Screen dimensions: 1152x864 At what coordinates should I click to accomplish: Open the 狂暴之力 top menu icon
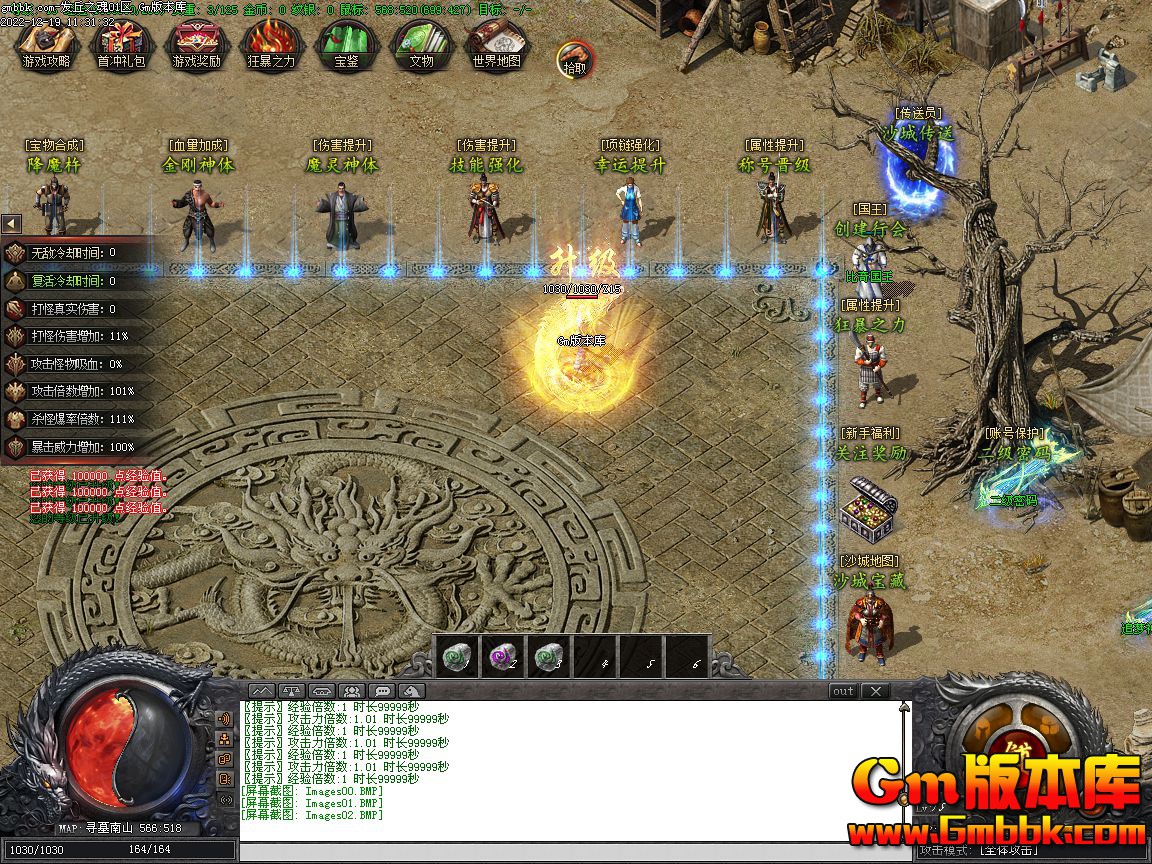click(271, 46)
